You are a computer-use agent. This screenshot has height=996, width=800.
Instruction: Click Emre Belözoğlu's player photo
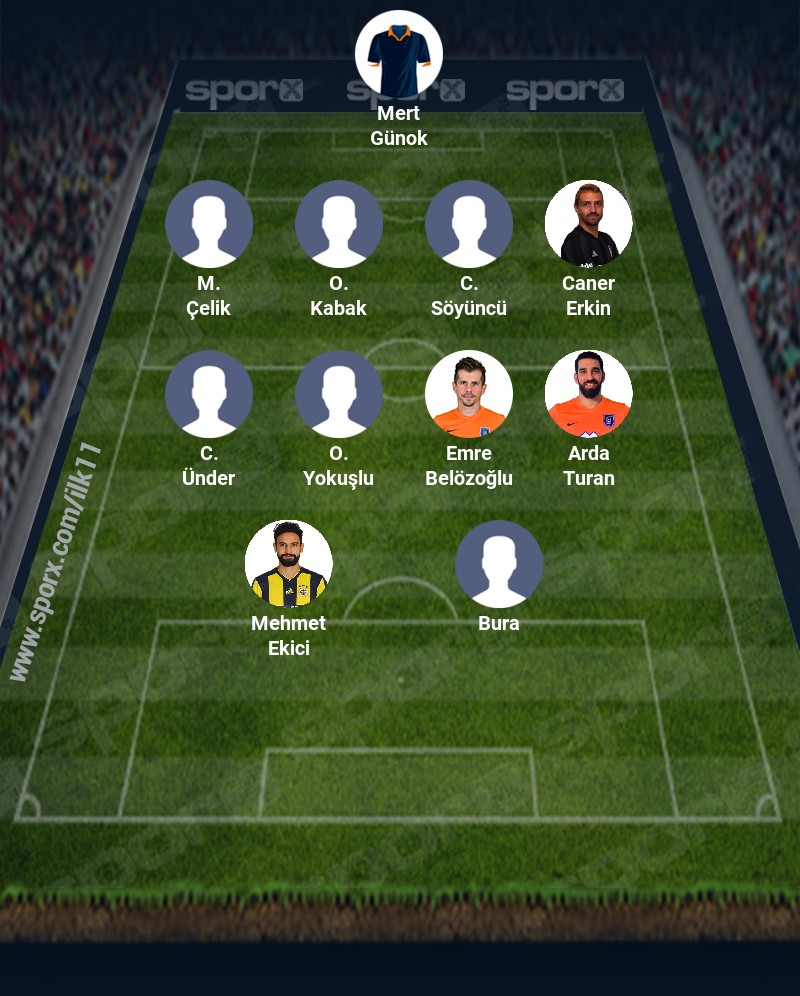[x=469, y=394]
